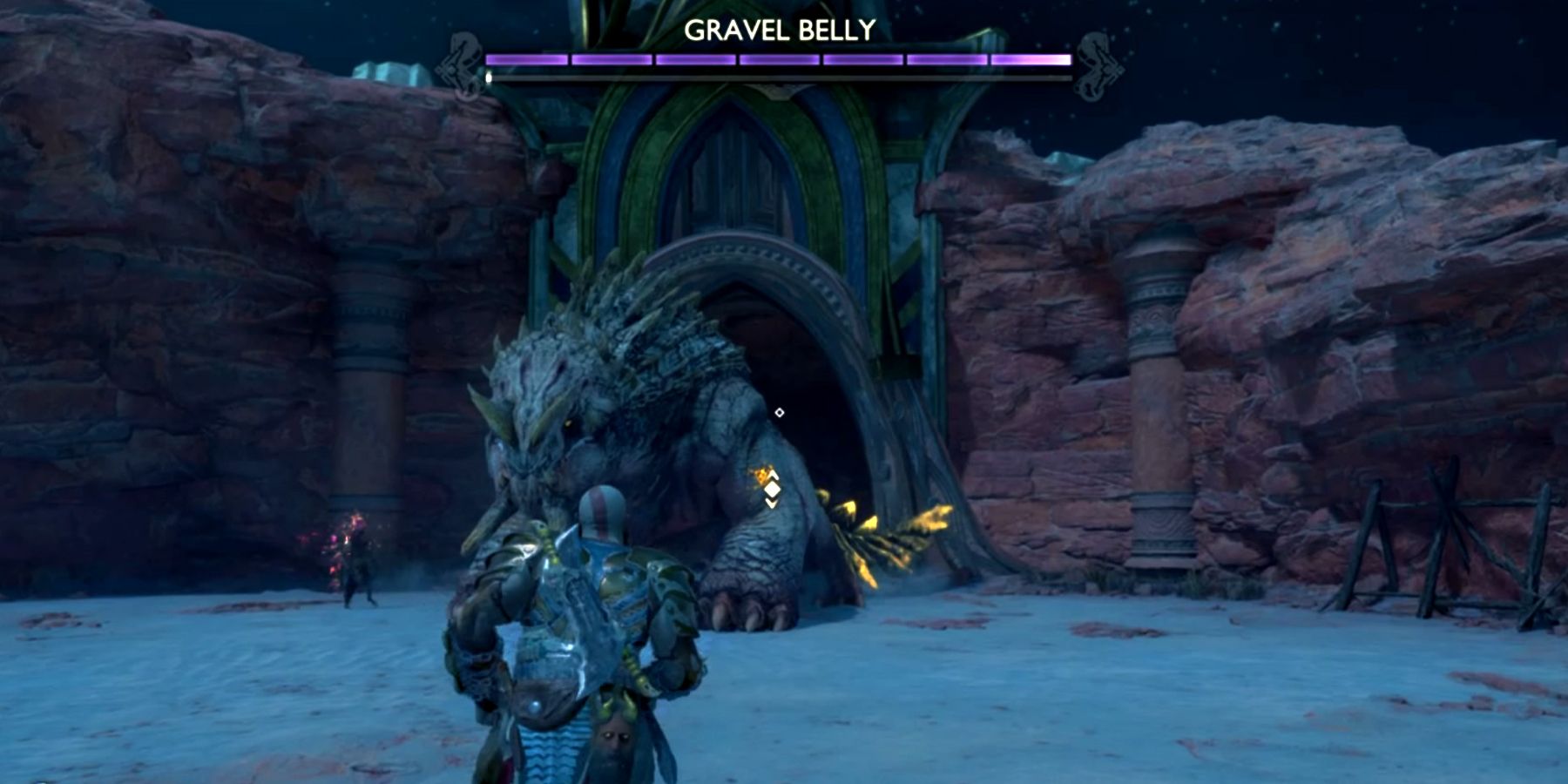Image resolution: width=1568 pixels, height=784 pixels.
Task: Click the left seahorse emblem beside health bar
Action: (463, 61)
